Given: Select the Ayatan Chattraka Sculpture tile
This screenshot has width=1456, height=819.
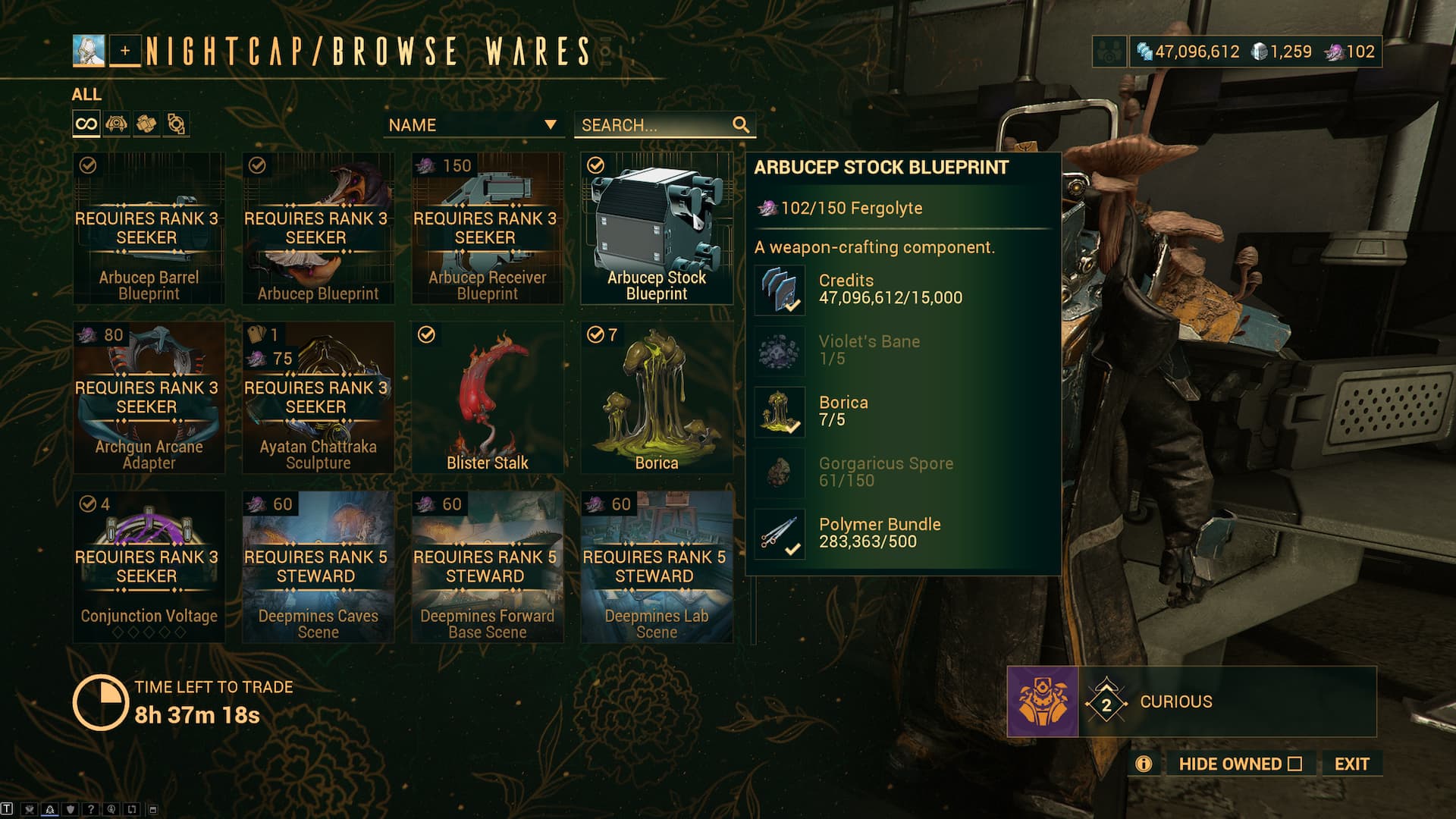Looking at the screenshot, I should 318,397.
